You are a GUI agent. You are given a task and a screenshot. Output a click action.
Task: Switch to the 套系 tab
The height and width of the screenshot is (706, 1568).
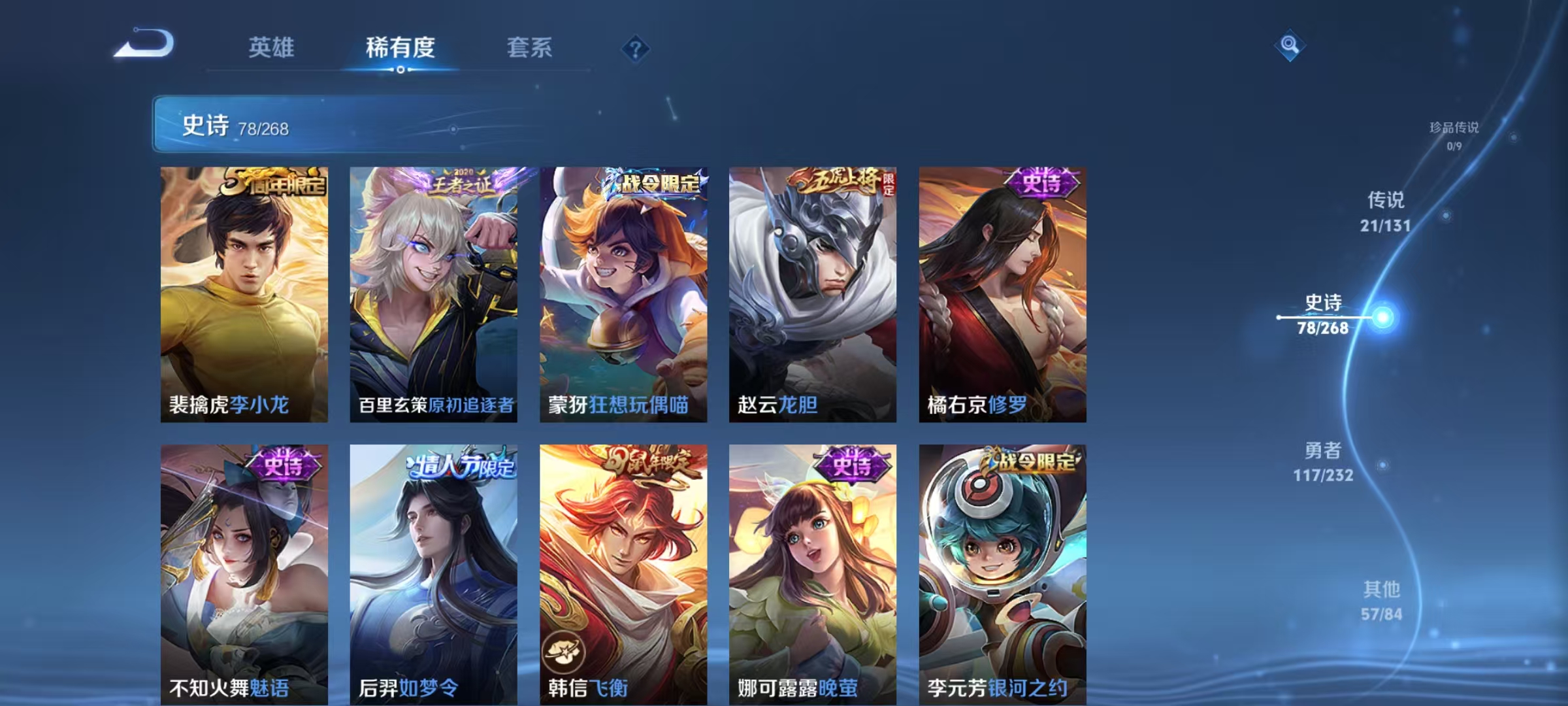point(530,48)
